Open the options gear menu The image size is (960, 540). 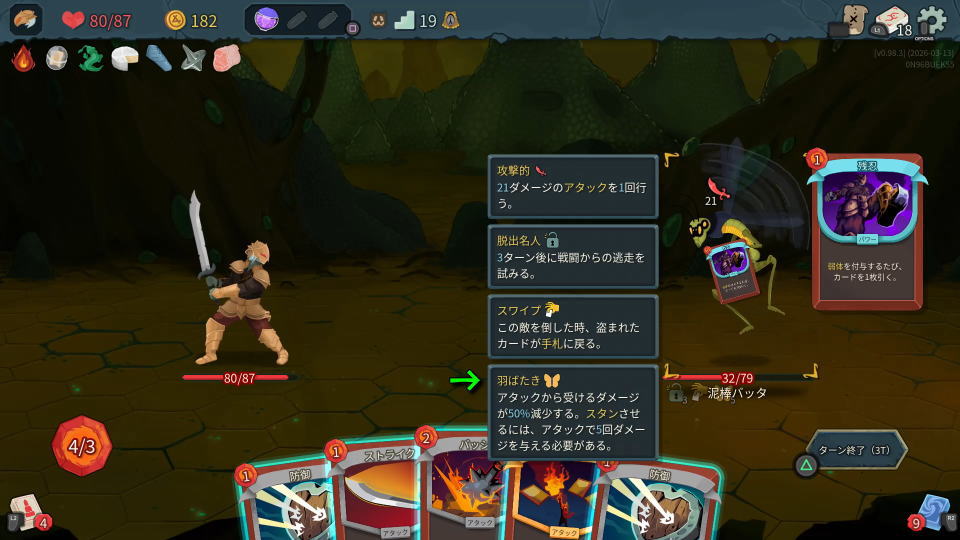coord(931,20)
